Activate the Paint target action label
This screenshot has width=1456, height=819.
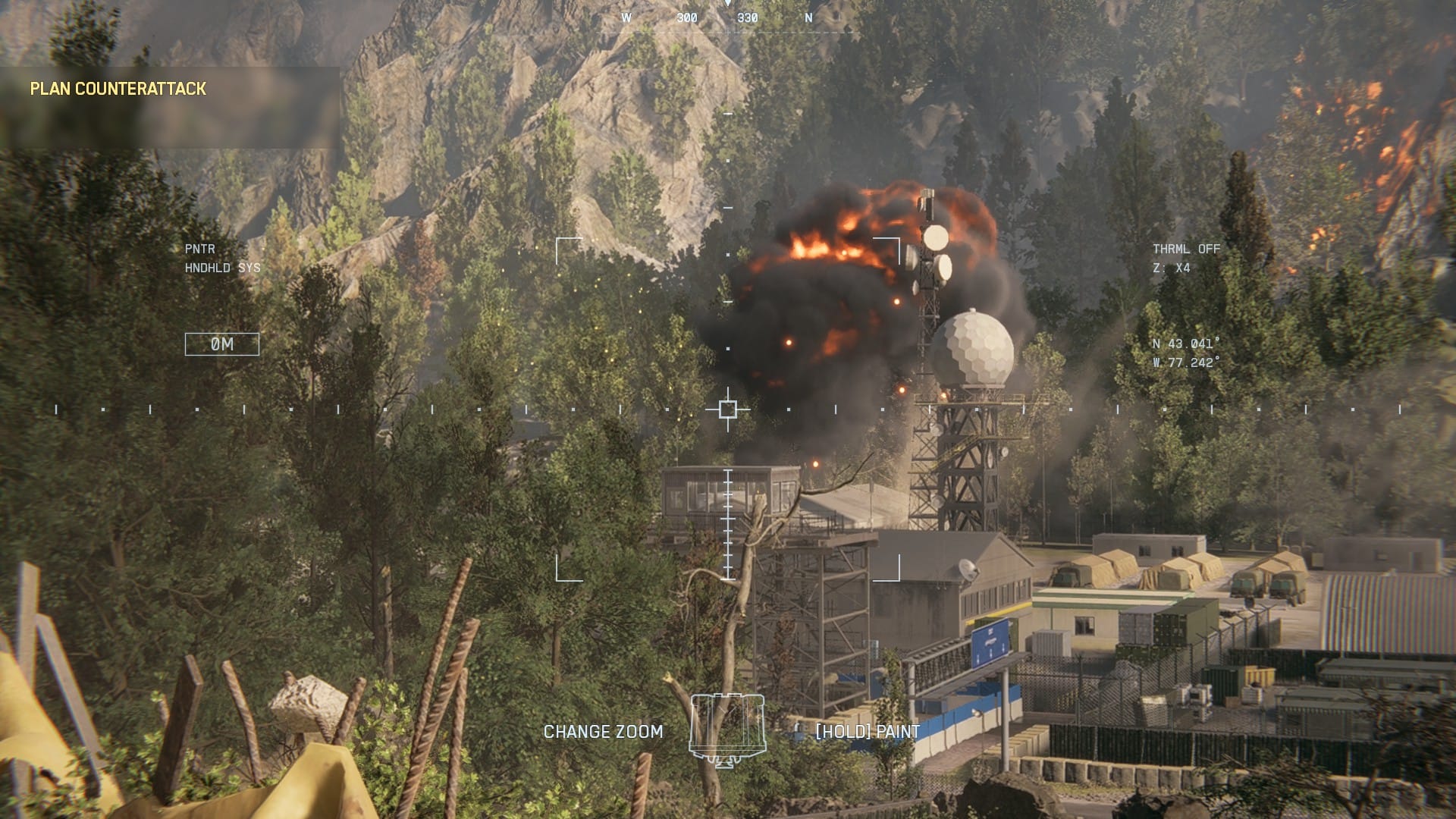(x=868, y=732)
